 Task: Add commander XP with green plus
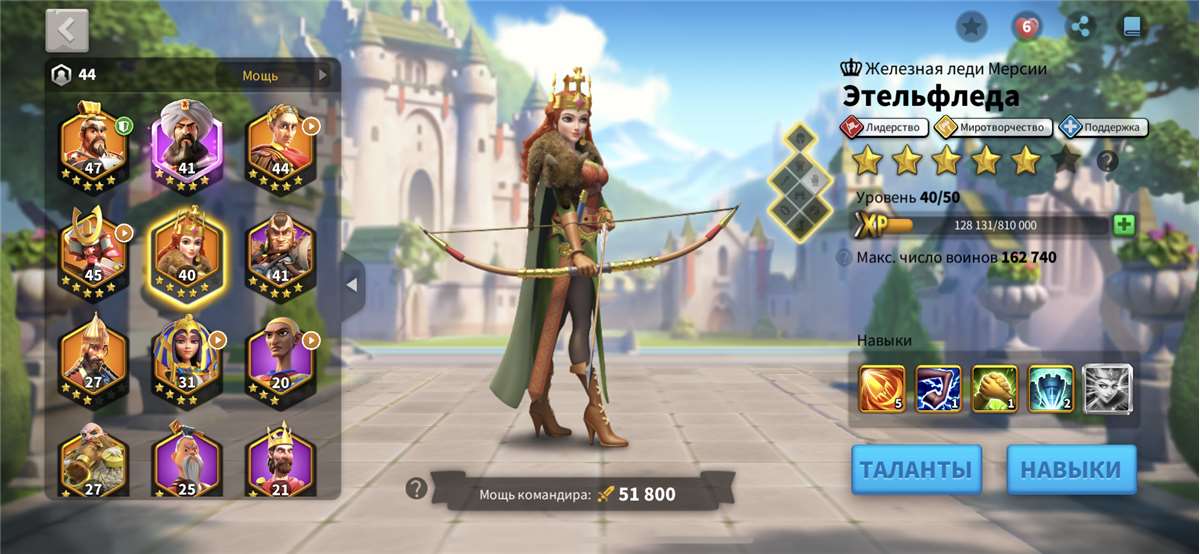pyautogui.click(x=1123, y=224)
